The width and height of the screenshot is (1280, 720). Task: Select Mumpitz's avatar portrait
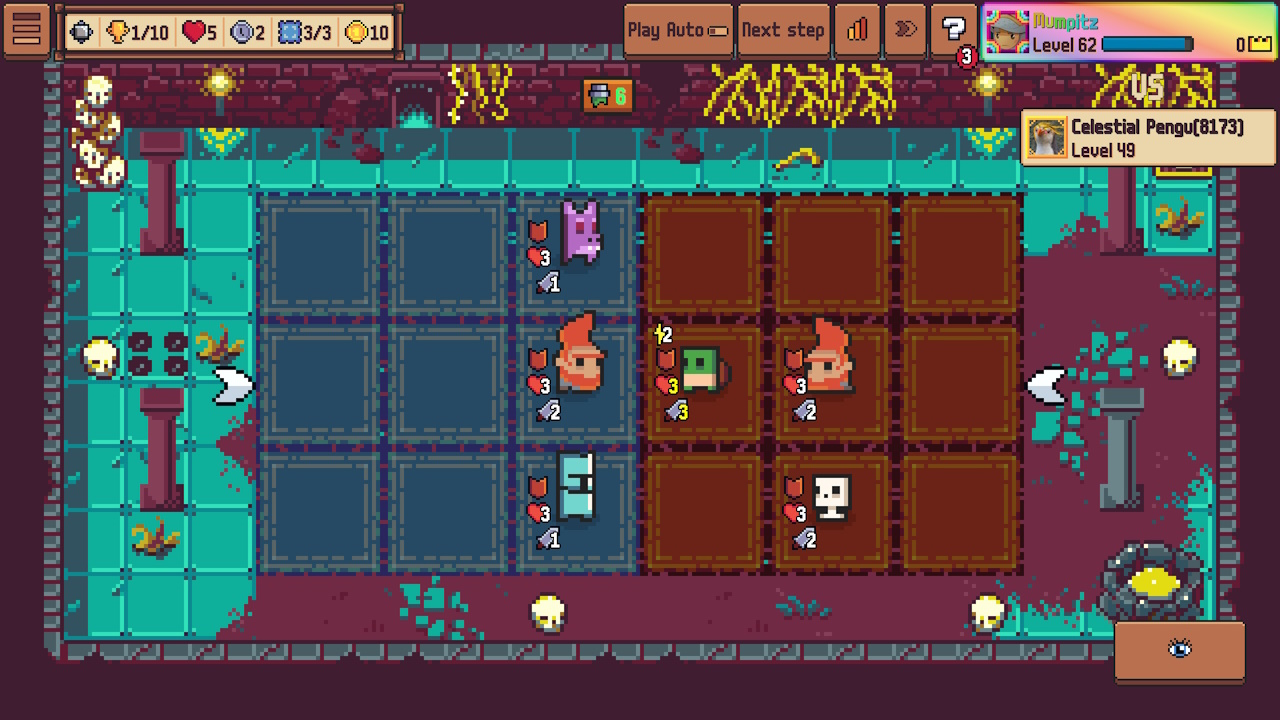click(x=1008, y=31)
